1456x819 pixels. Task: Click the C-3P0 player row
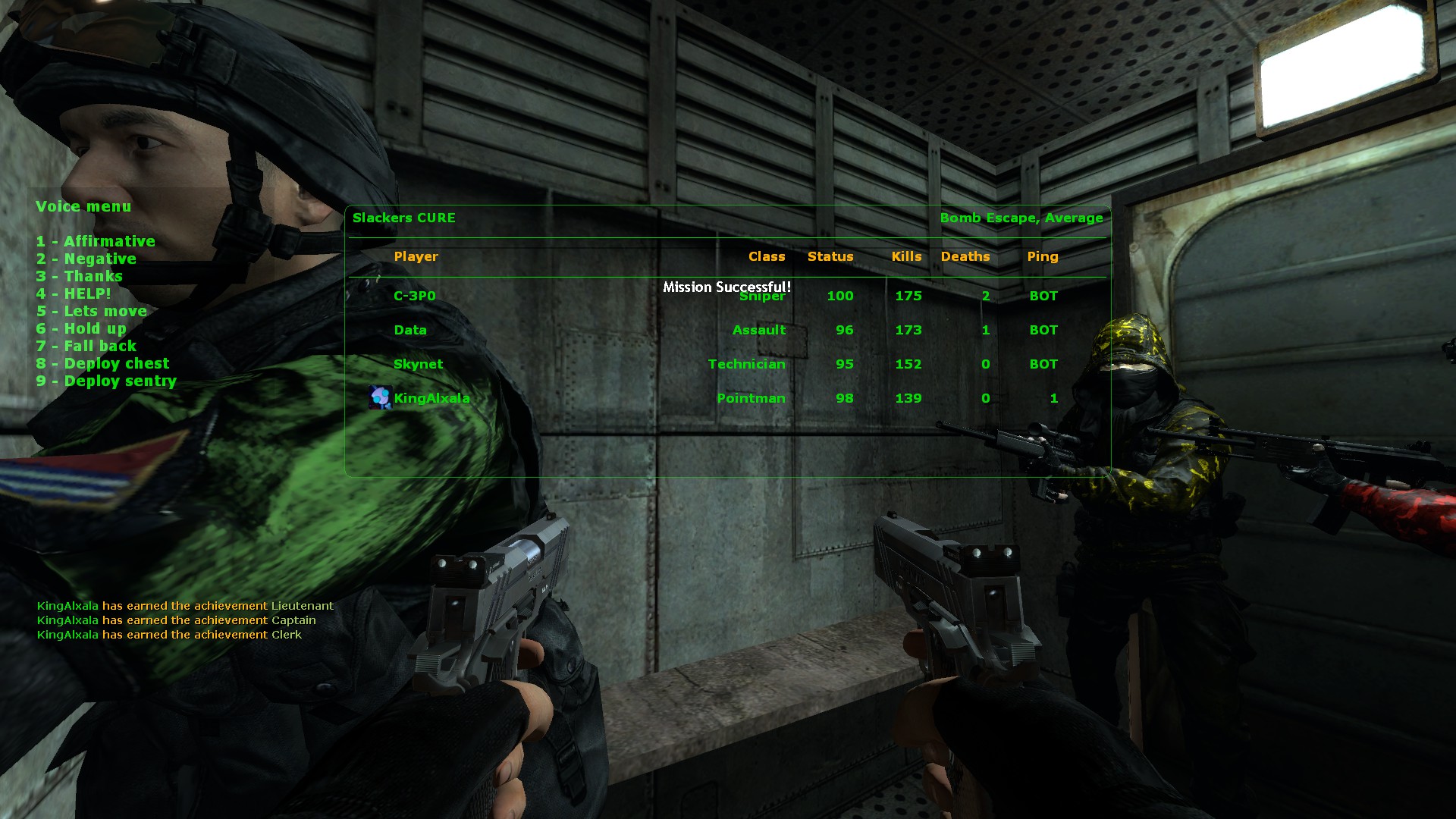415,296
